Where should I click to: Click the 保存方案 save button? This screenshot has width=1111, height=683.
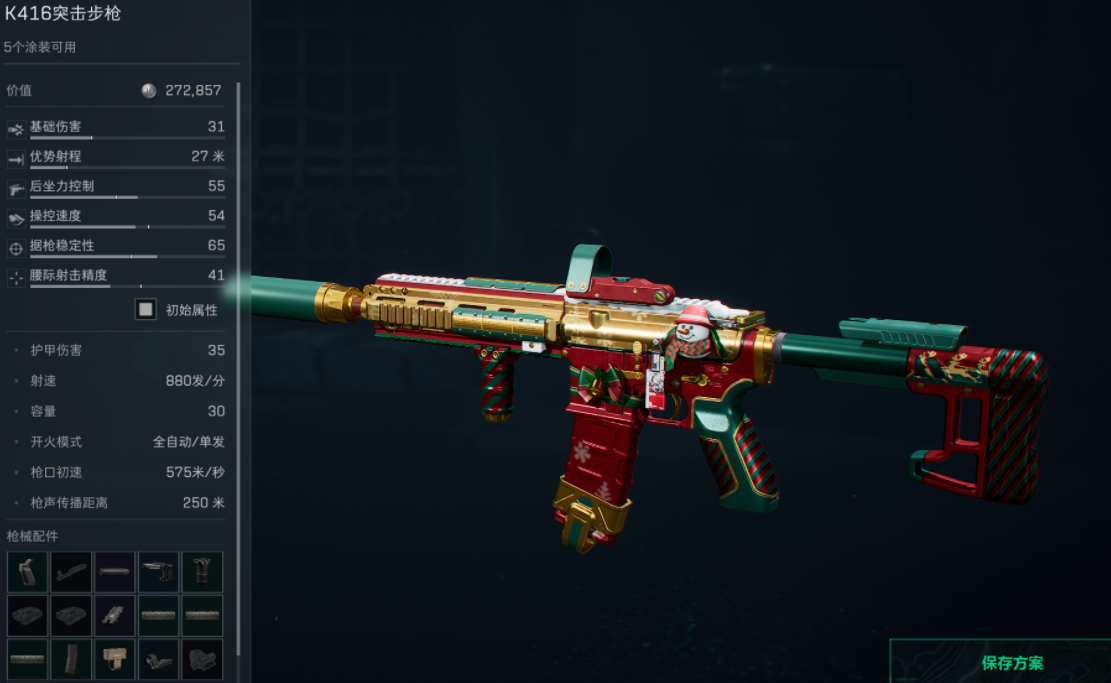(x=1012, y=662)
